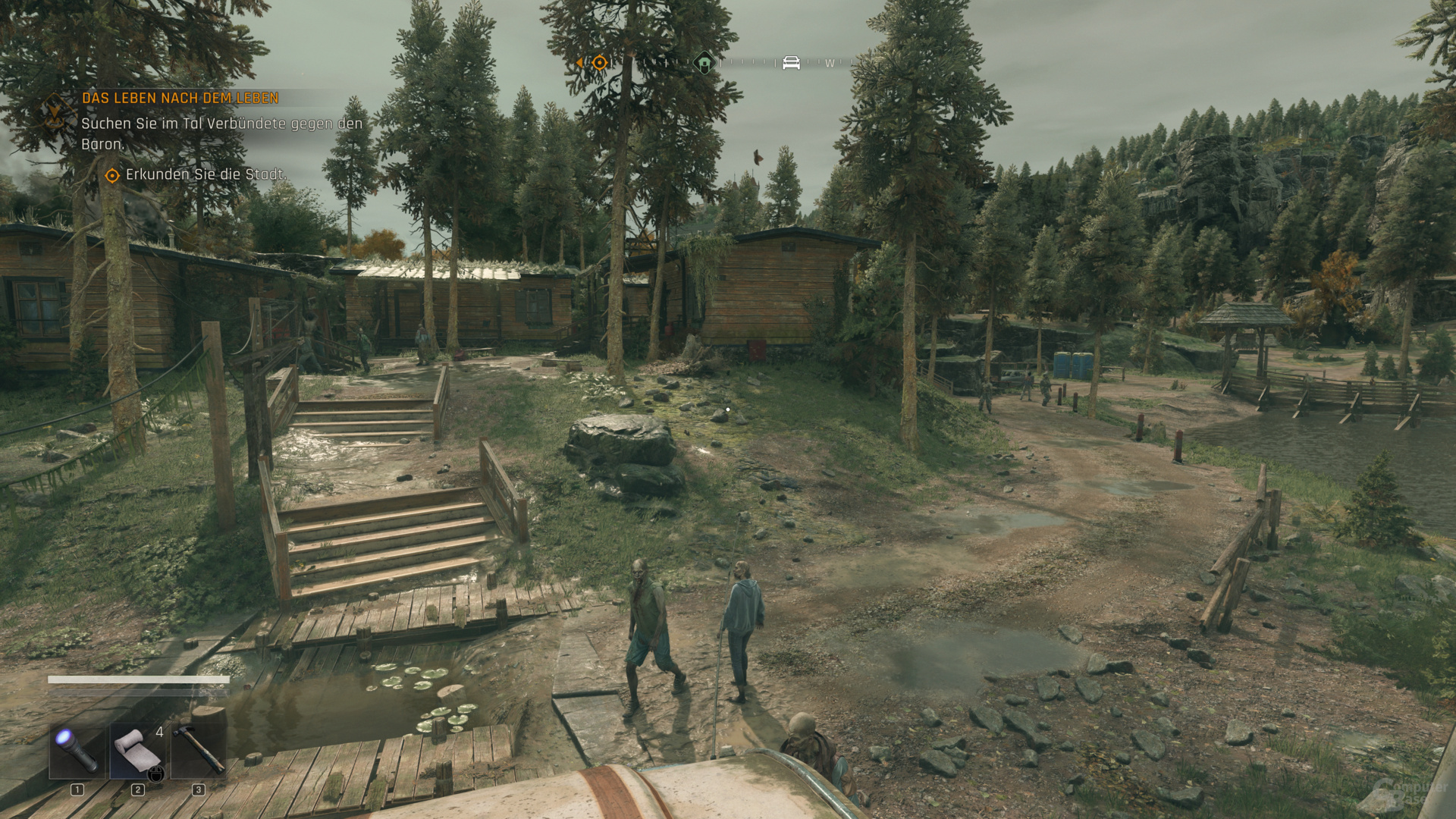Select the objective "Erkunden Sie die Stadt"
The height and width of the screenshot is (819, 1456).
(x=205, y=174)
